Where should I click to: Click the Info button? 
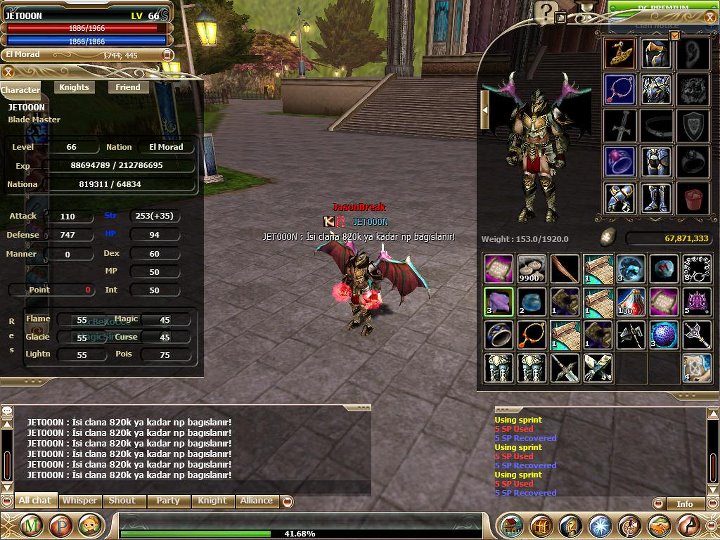685,504
